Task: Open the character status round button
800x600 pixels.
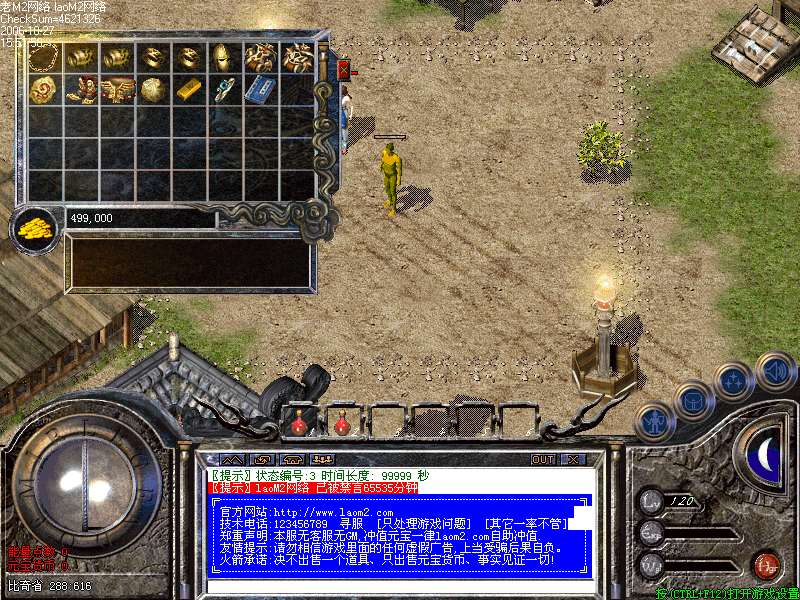Action: [654, 422]
